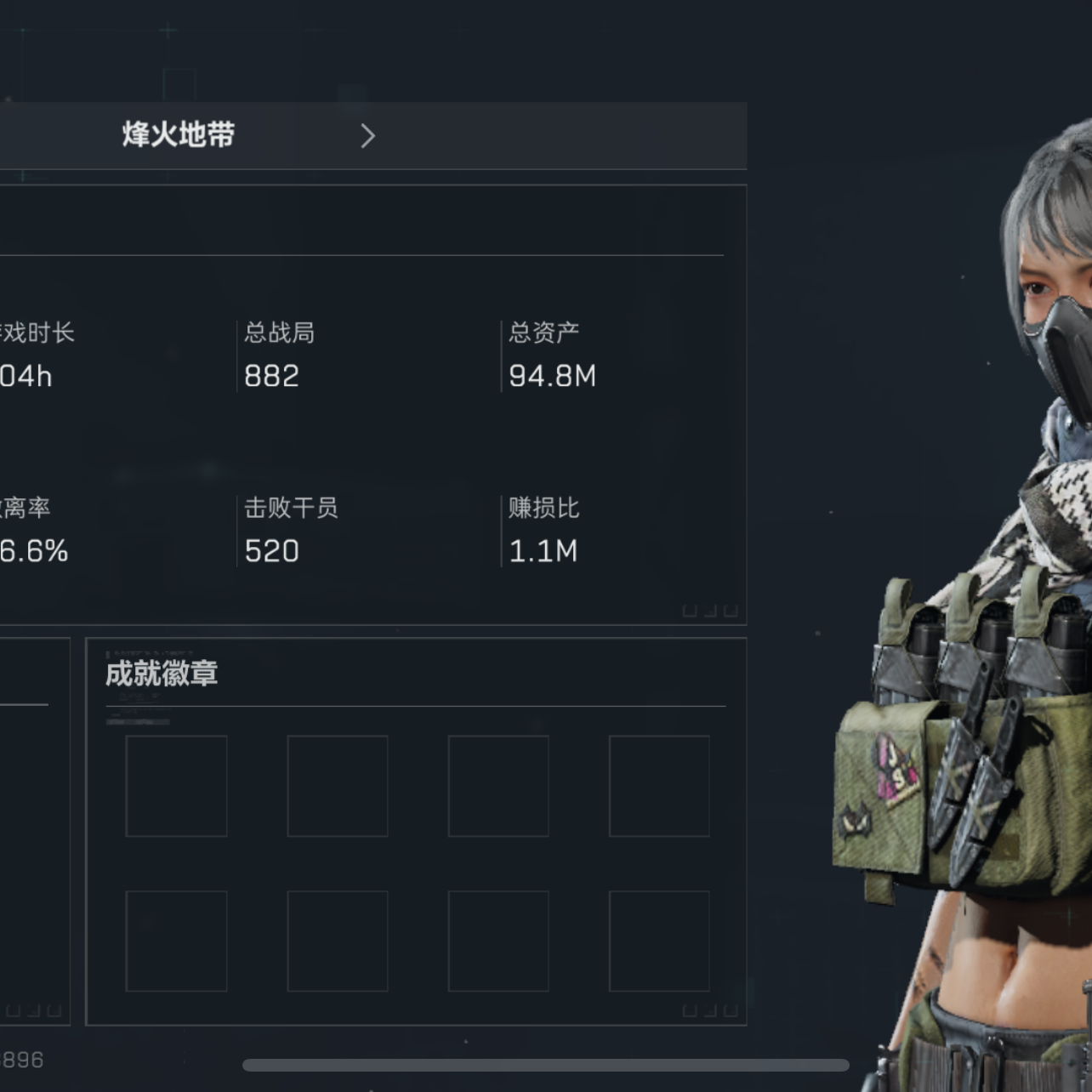Click the right arrow beside 烽火地带
The width and height of the screenshot is (1092, 1092).
click(x=367, y=136)
